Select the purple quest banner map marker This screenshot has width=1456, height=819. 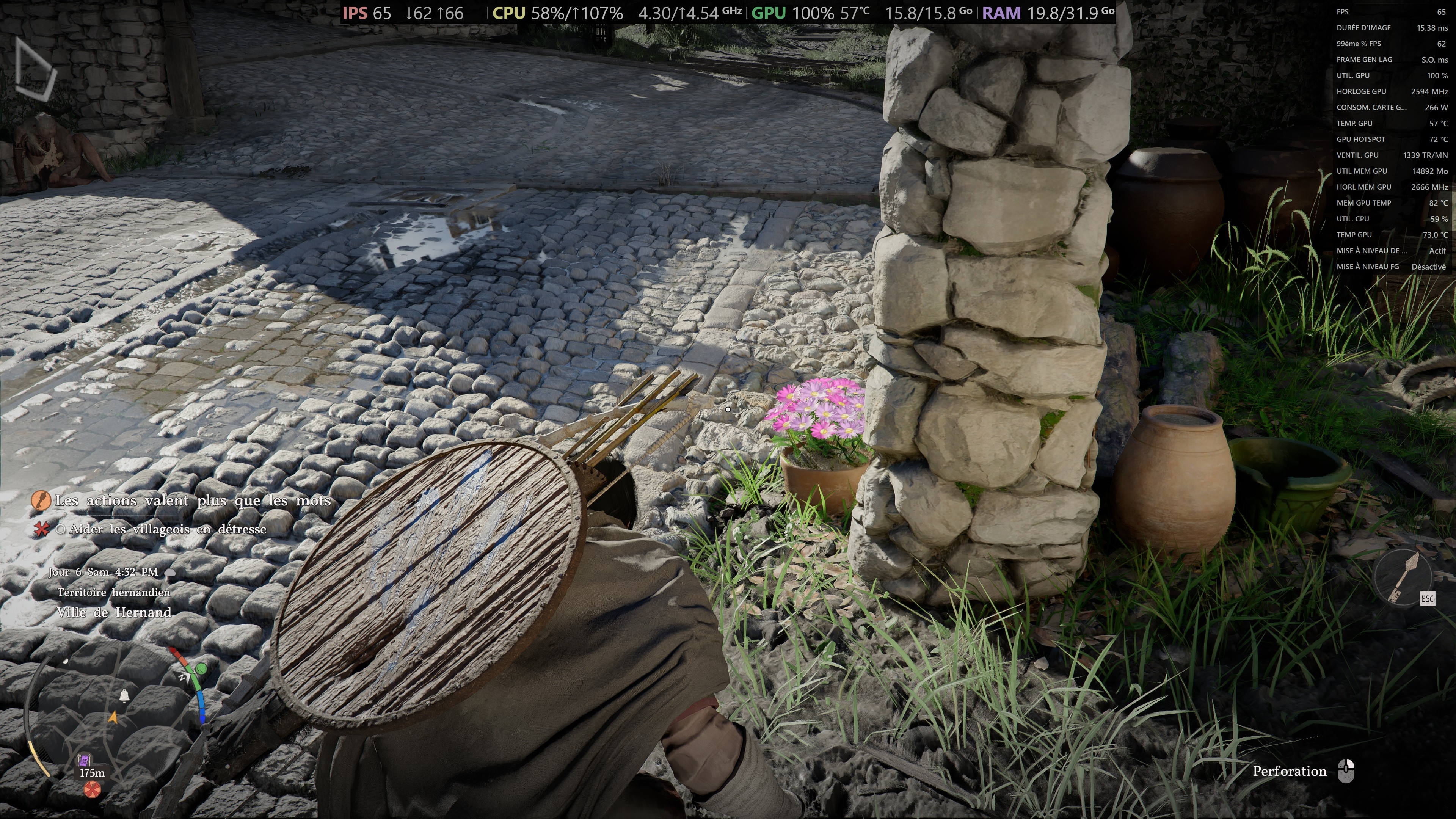click(x=84, y=759)
